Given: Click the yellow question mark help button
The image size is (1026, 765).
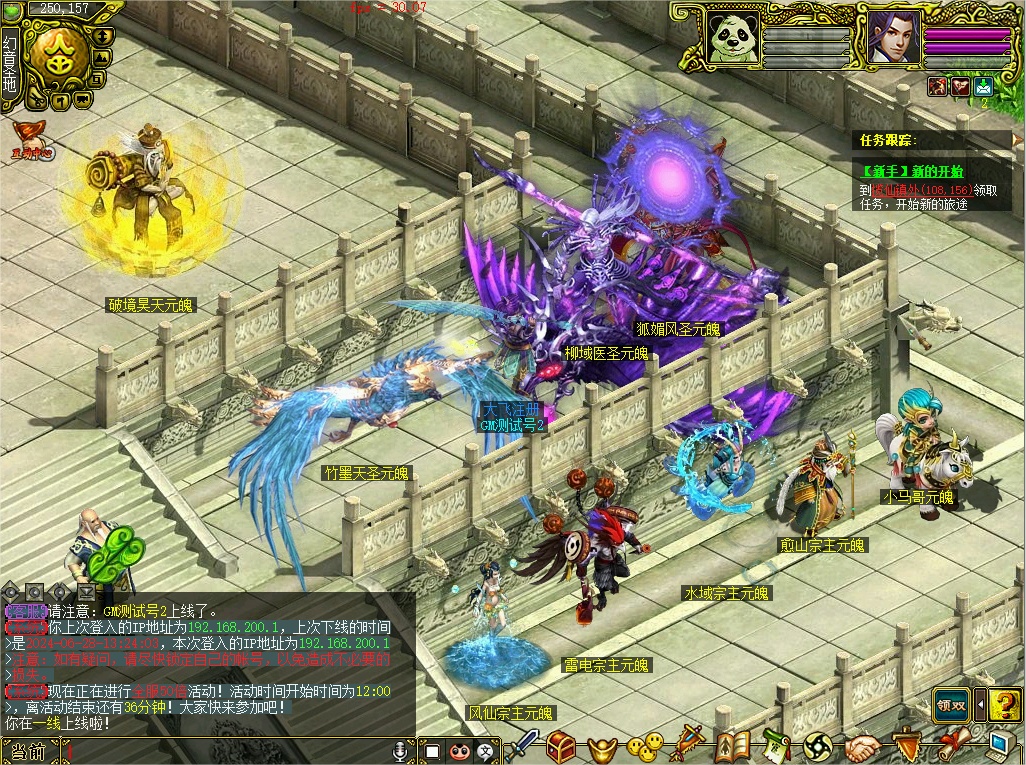Looking at the screenshot, I should [x=1005, y=704].
